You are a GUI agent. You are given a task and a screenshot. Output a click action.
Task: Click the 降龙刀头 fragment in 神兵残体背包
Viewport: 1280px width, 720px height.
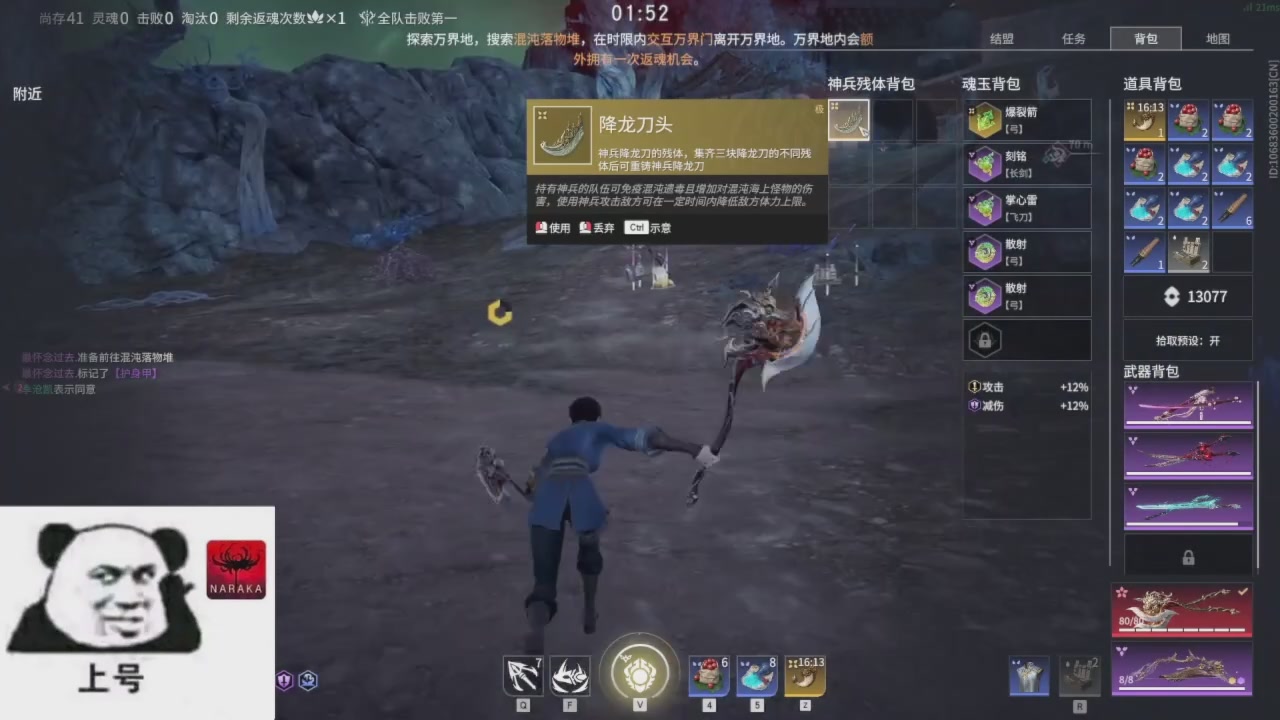tap(849, 119)
